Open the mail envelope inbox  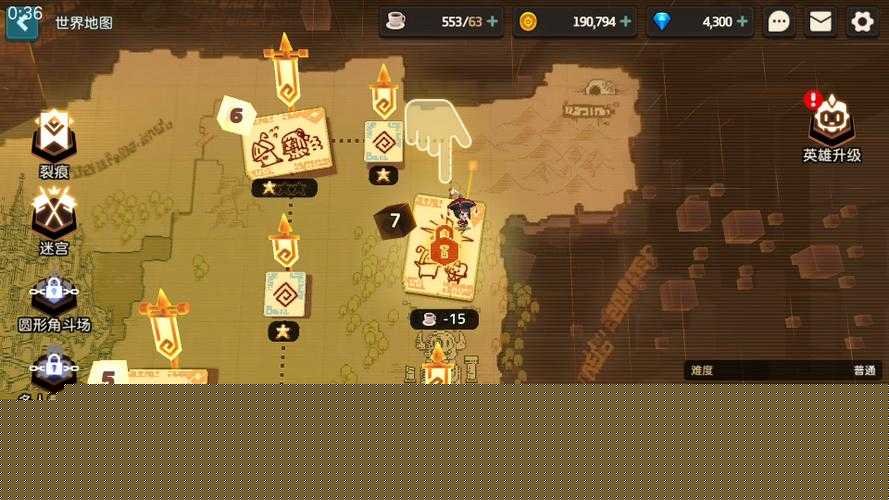pos(821,21)
